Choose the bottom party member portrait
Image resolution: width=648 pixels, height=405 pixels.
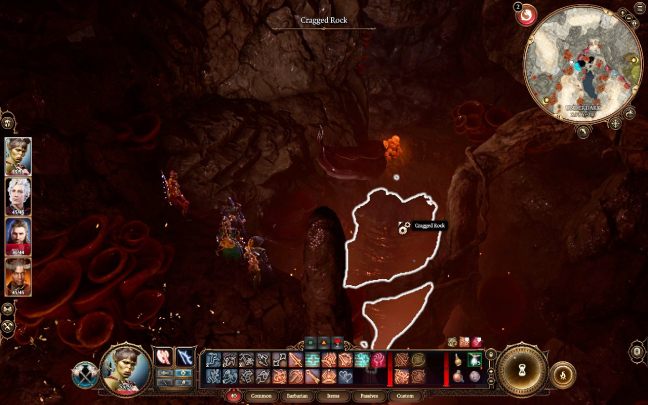(x=19, y=275)
